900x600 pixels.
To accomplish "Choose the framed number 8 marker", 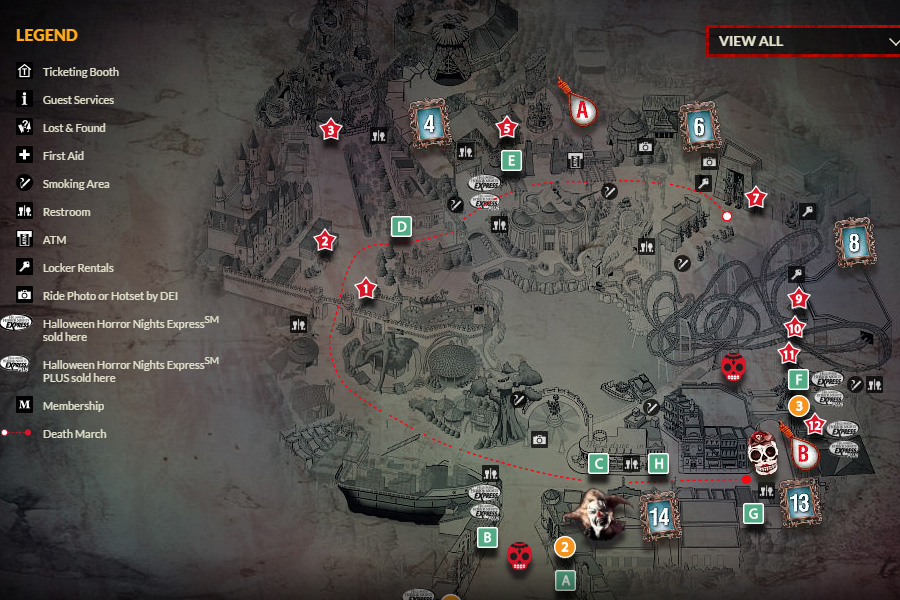I will pos(853,243).
